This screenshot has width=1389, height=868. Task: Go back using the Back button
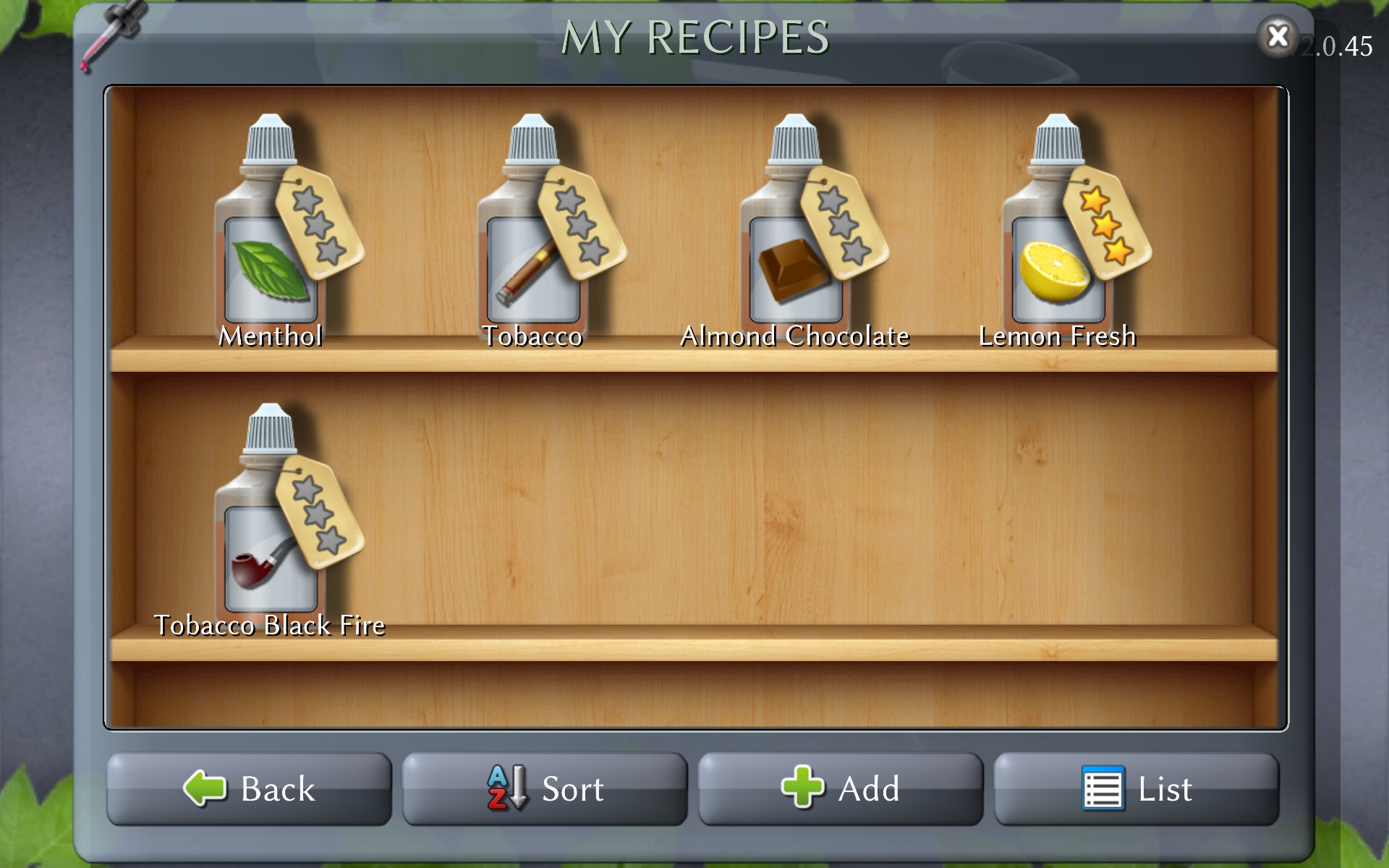pos(249,788)
